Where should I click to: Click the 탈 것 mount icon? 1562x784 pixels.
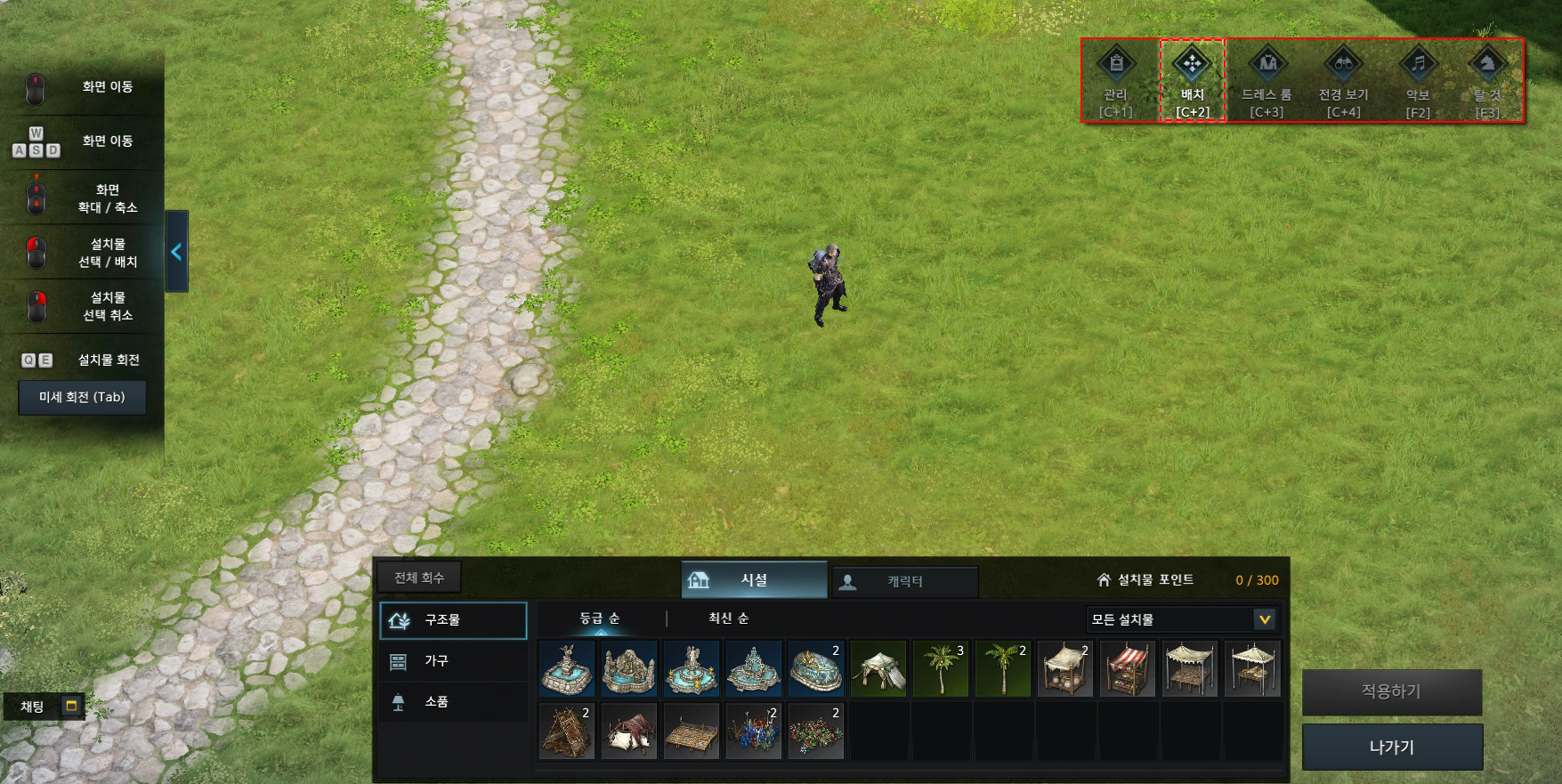click(x=1486, y=77)
